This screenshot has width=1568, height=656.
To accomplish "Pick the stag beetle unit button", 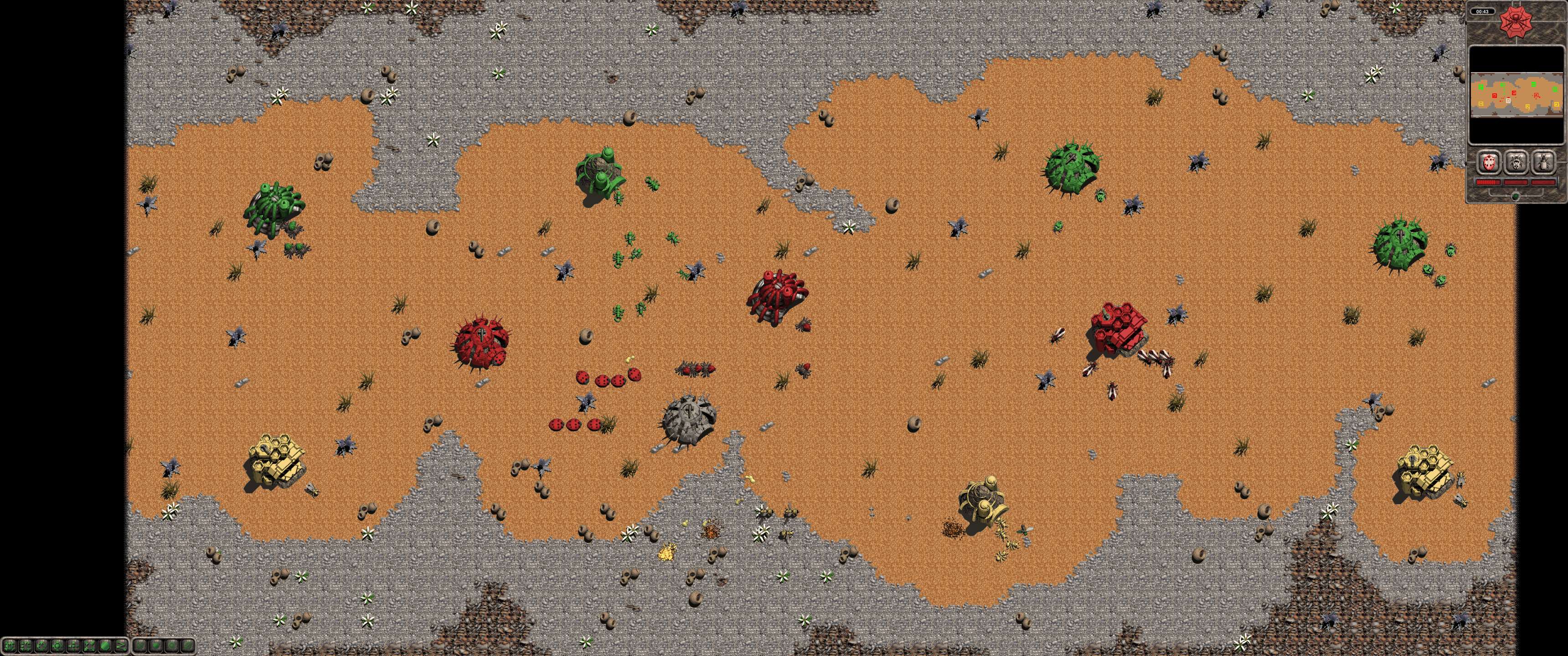I will coord(1544,163).
